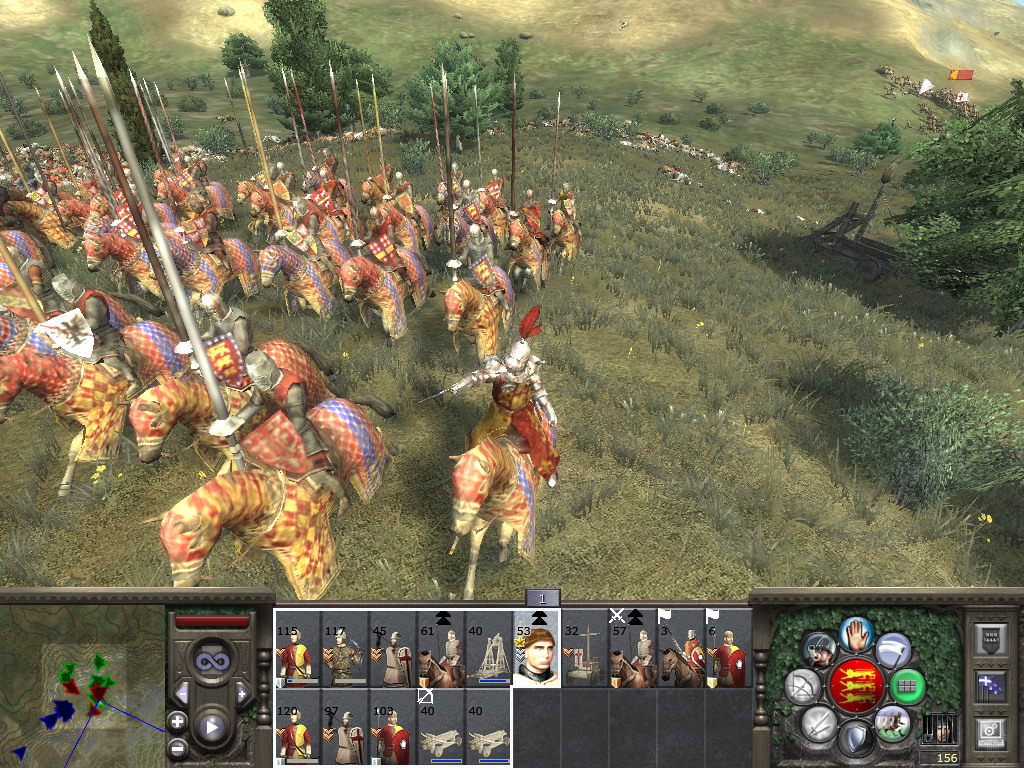Activate the horn-blowing rally button
Viewport: 1024px width, 768px height.
pos(819,651)
